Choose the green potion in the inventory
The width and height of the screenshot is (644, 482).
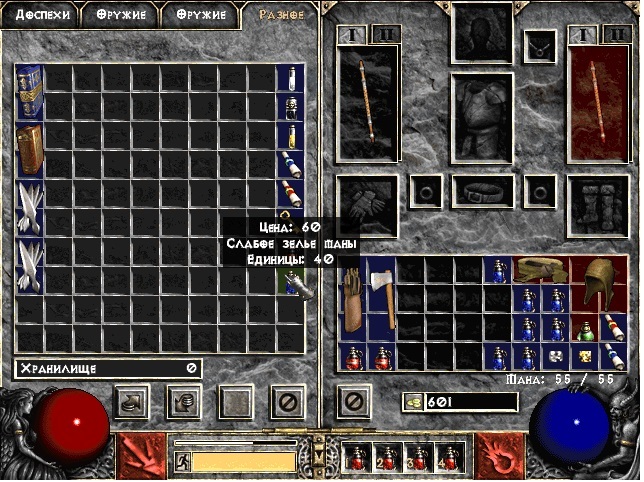click(586, 330)
